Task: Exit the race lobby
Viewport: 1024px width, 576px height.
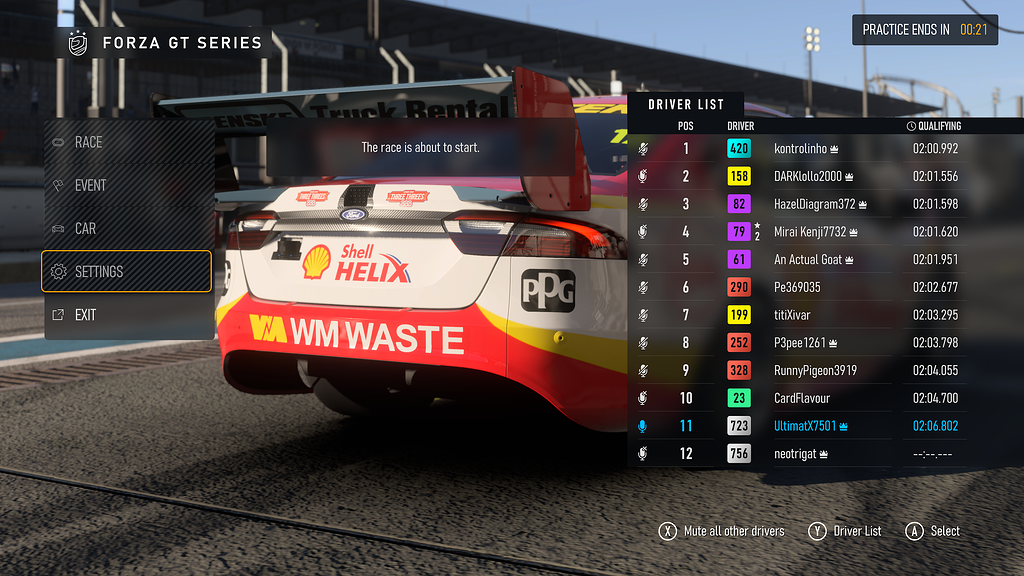Action: [127, 314]
